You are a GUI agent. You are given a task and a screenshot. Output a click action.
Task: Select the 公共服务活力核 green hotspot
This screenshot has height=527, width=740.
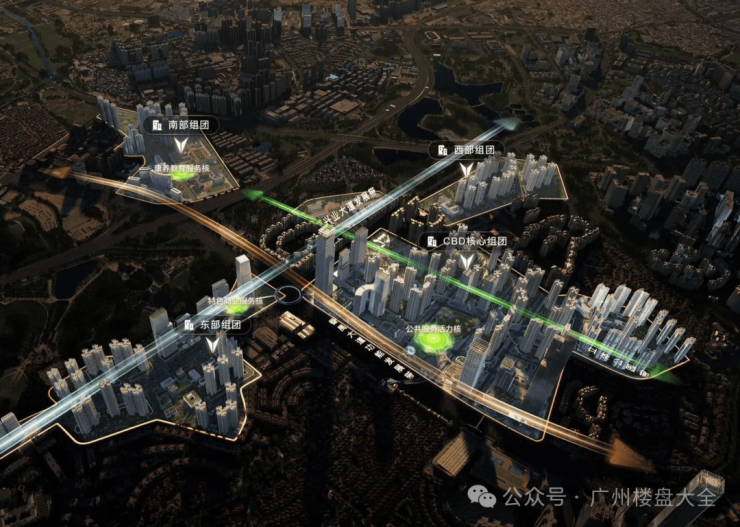point(434,342)
